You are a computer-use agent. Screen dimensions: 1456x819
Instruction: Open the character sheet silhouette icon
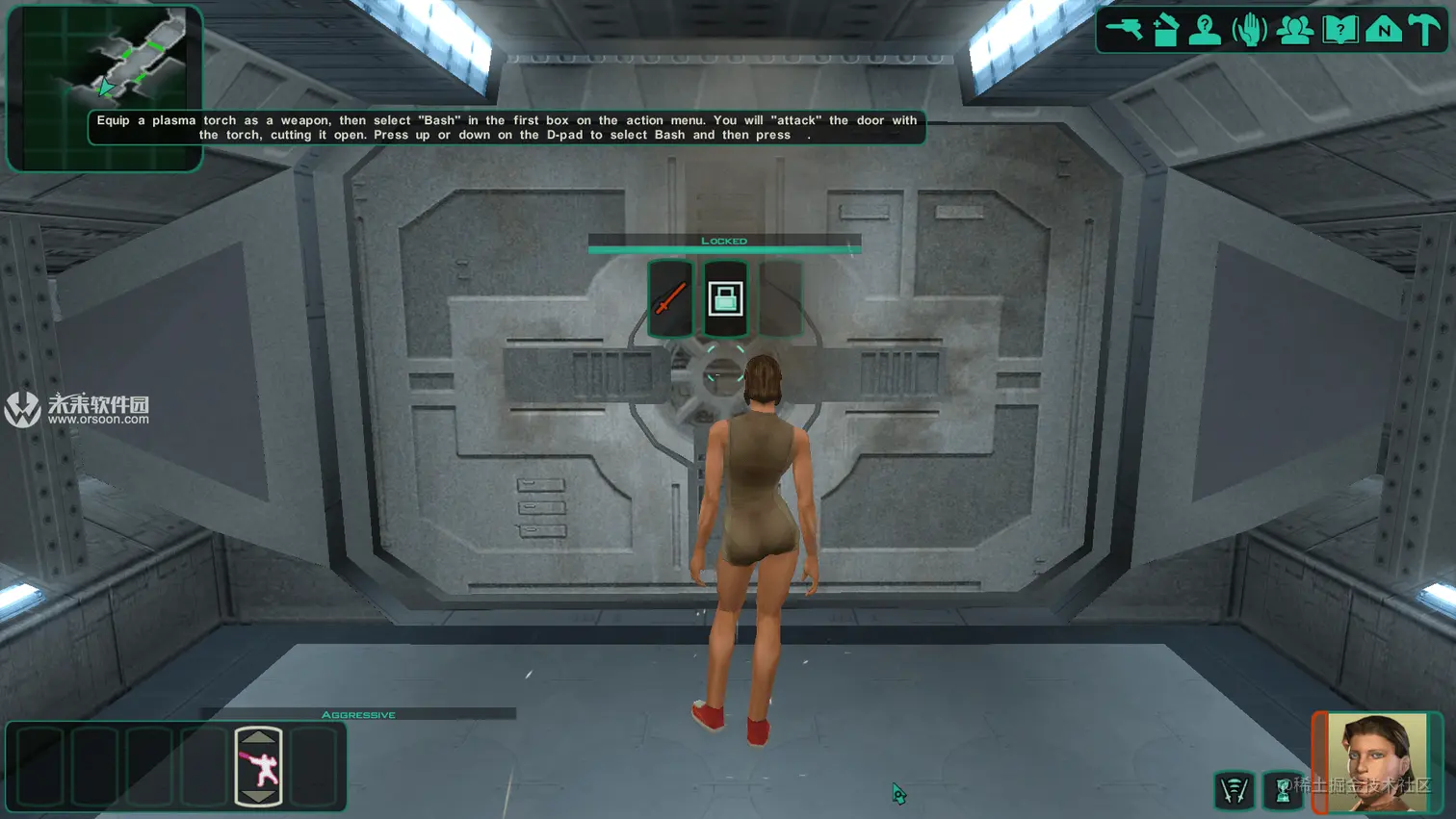[x=1205, y=30]
